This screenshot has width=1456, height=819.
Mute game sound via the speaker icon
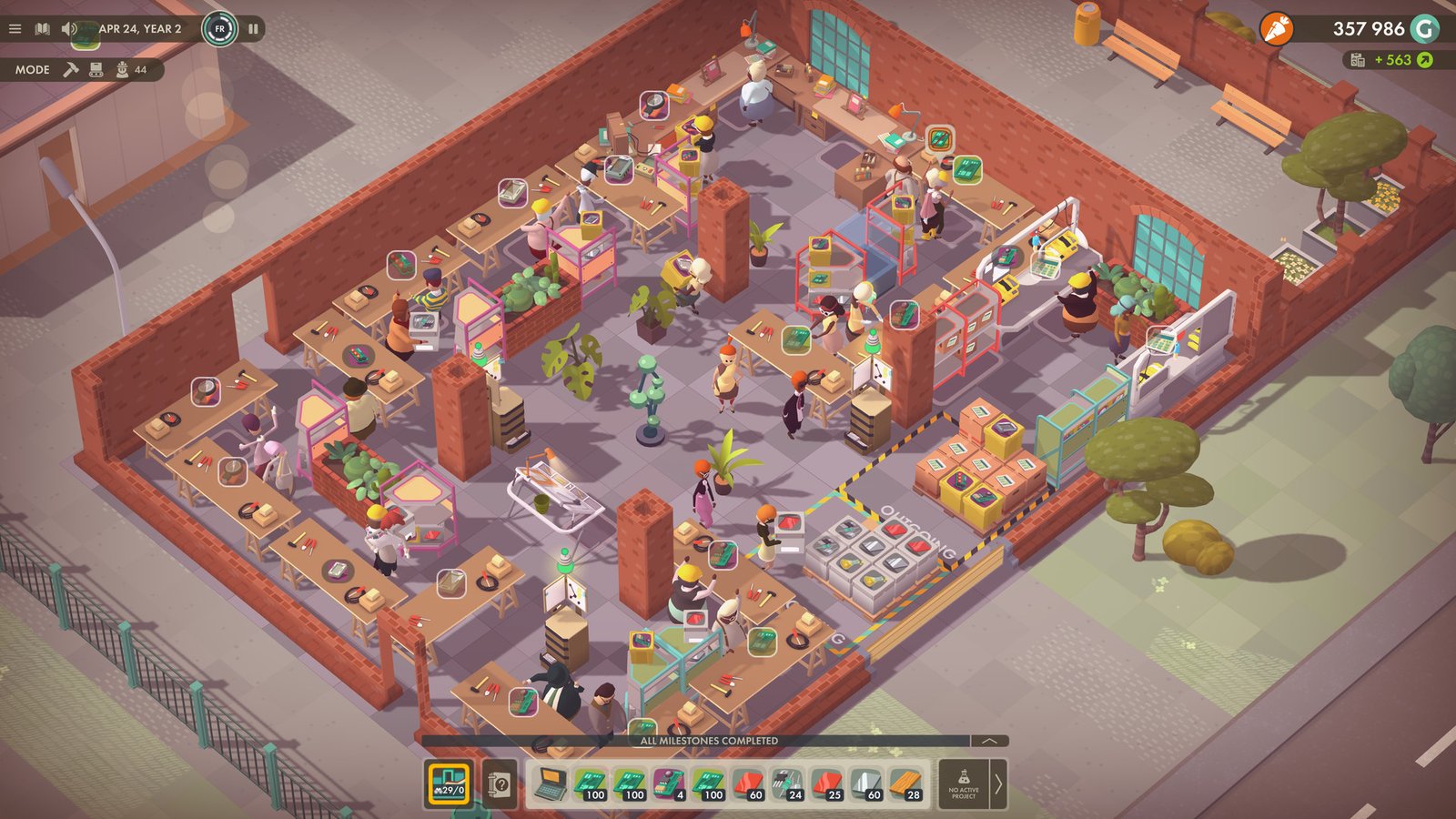point(66,28)
